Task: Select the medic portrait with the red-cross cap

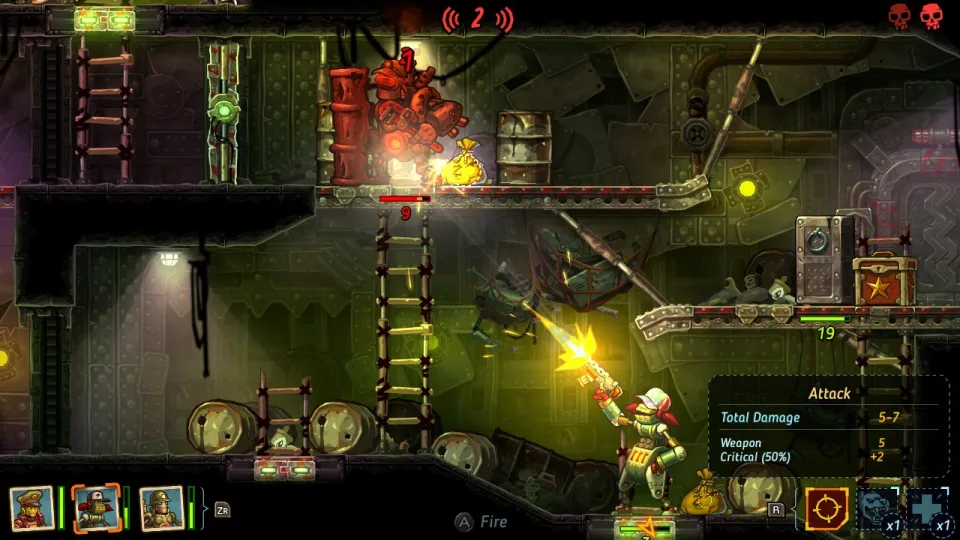Action: [x=97, y=508]
